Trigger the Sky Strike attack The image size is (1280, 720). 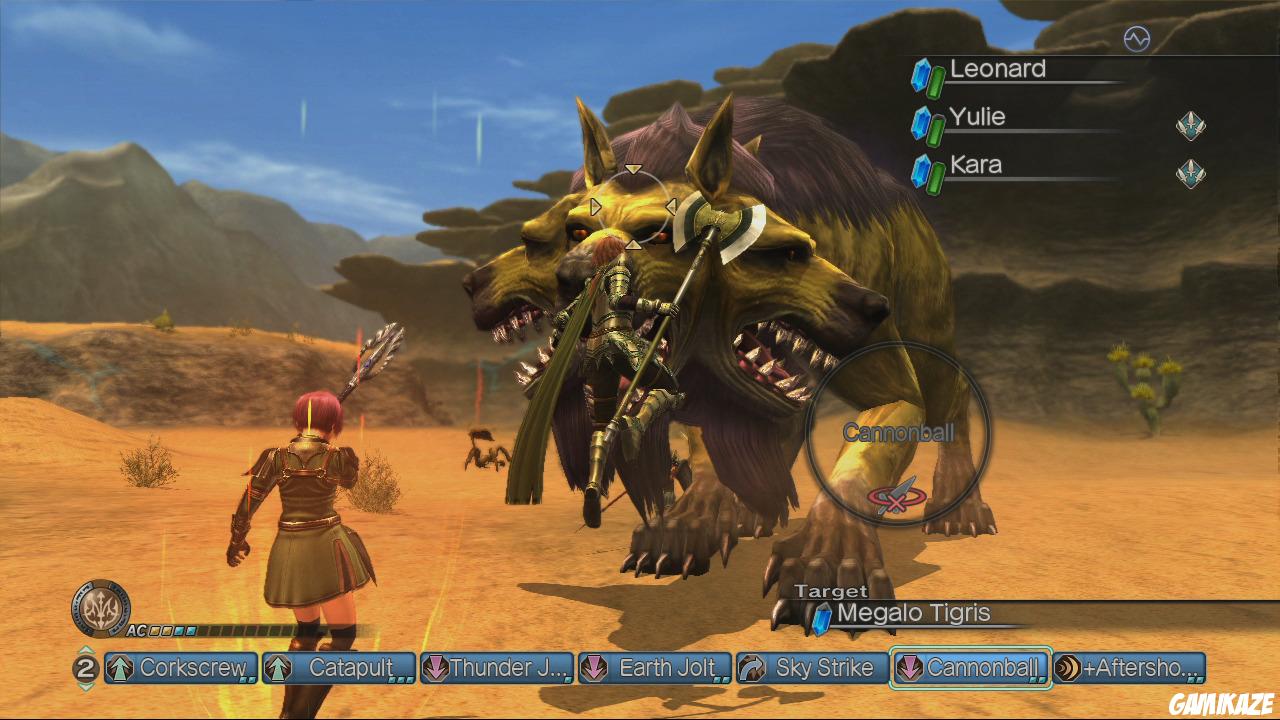pos(813,668)
